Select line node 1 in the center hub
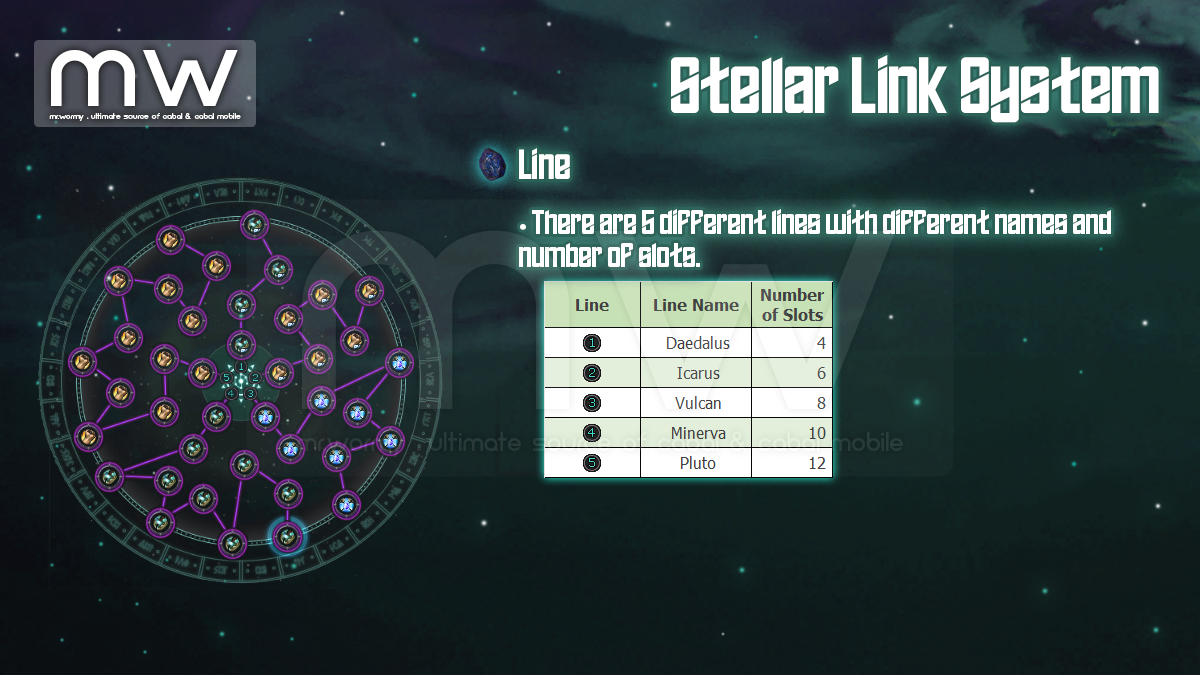The image size is (1200, 675). coord(241,367)
